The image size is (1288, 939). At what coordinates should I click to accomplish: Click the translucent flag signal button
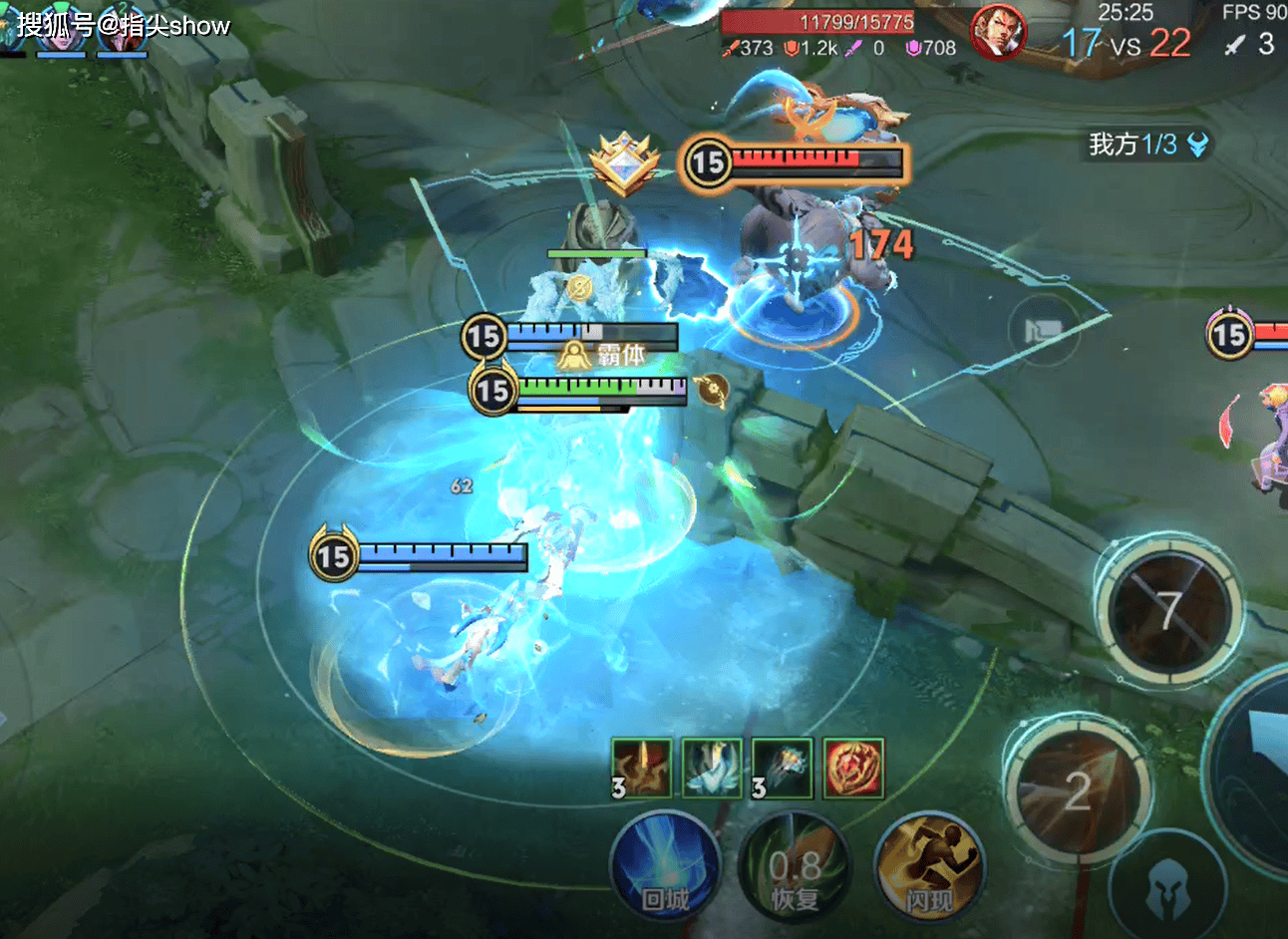(1044, 331)
